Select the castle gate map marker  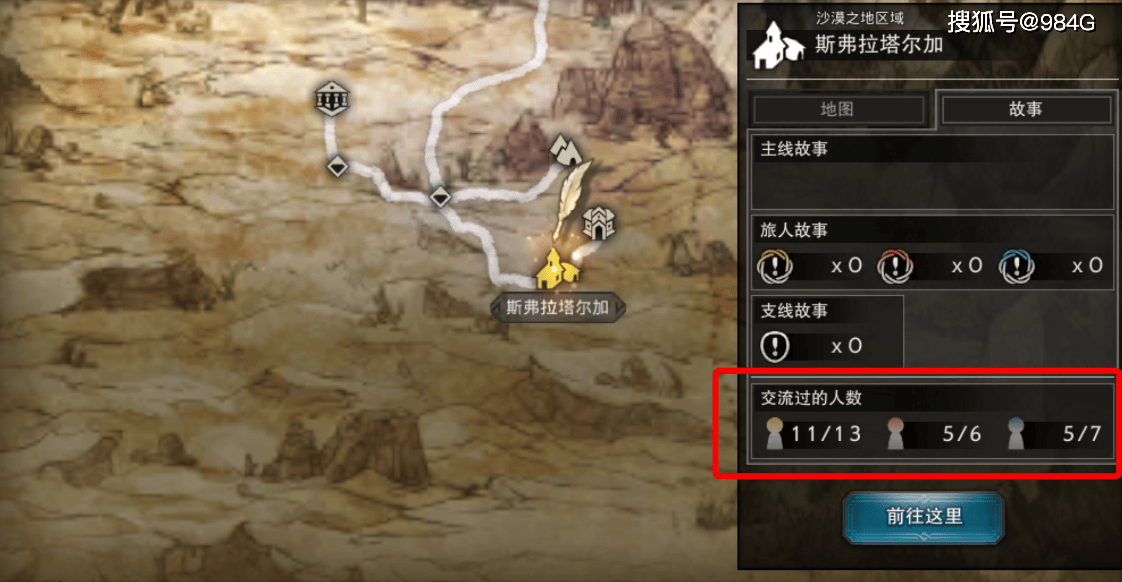coord(599,223)
